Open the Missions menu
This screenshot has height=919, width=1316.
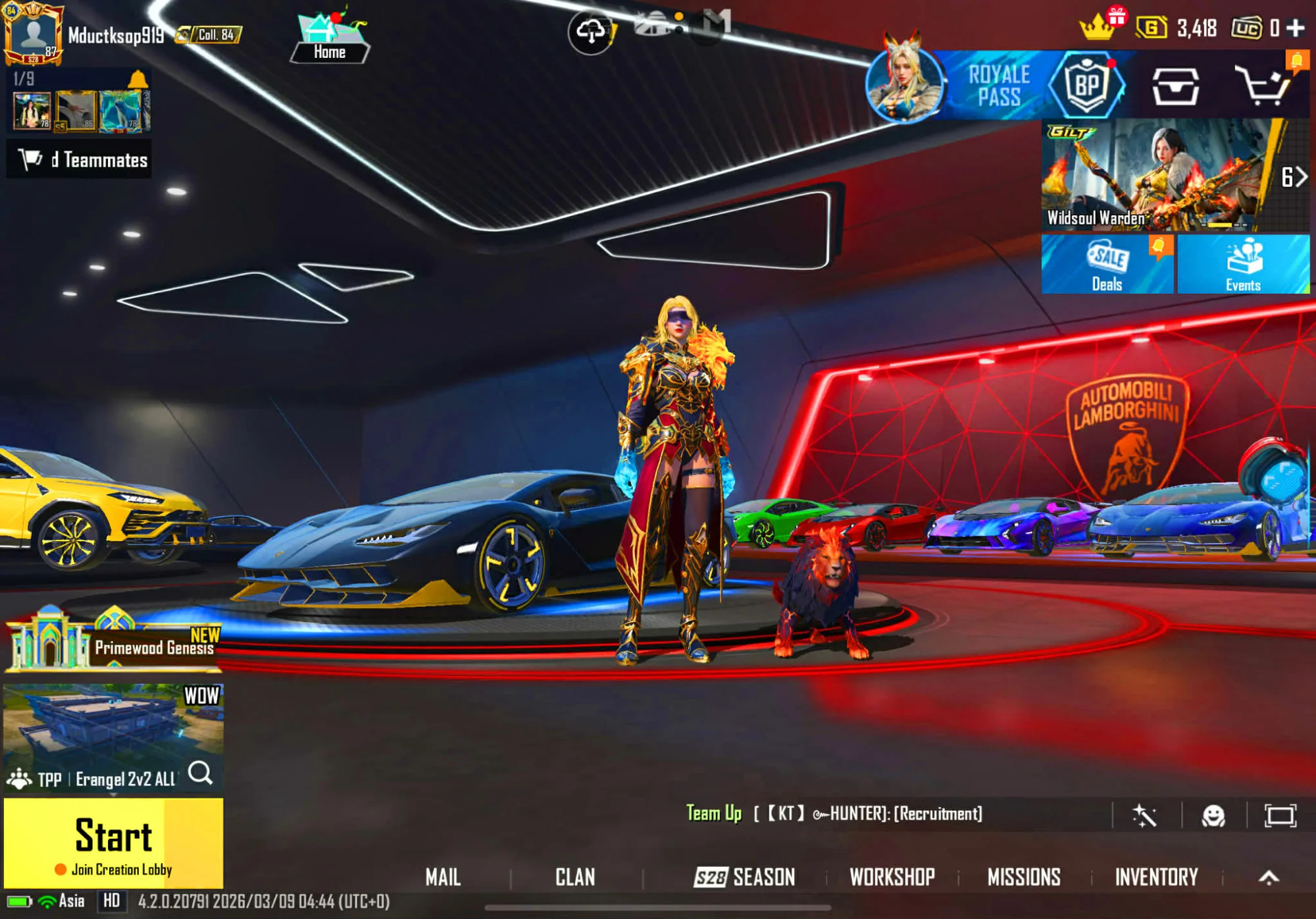(x=1024, y=877)
